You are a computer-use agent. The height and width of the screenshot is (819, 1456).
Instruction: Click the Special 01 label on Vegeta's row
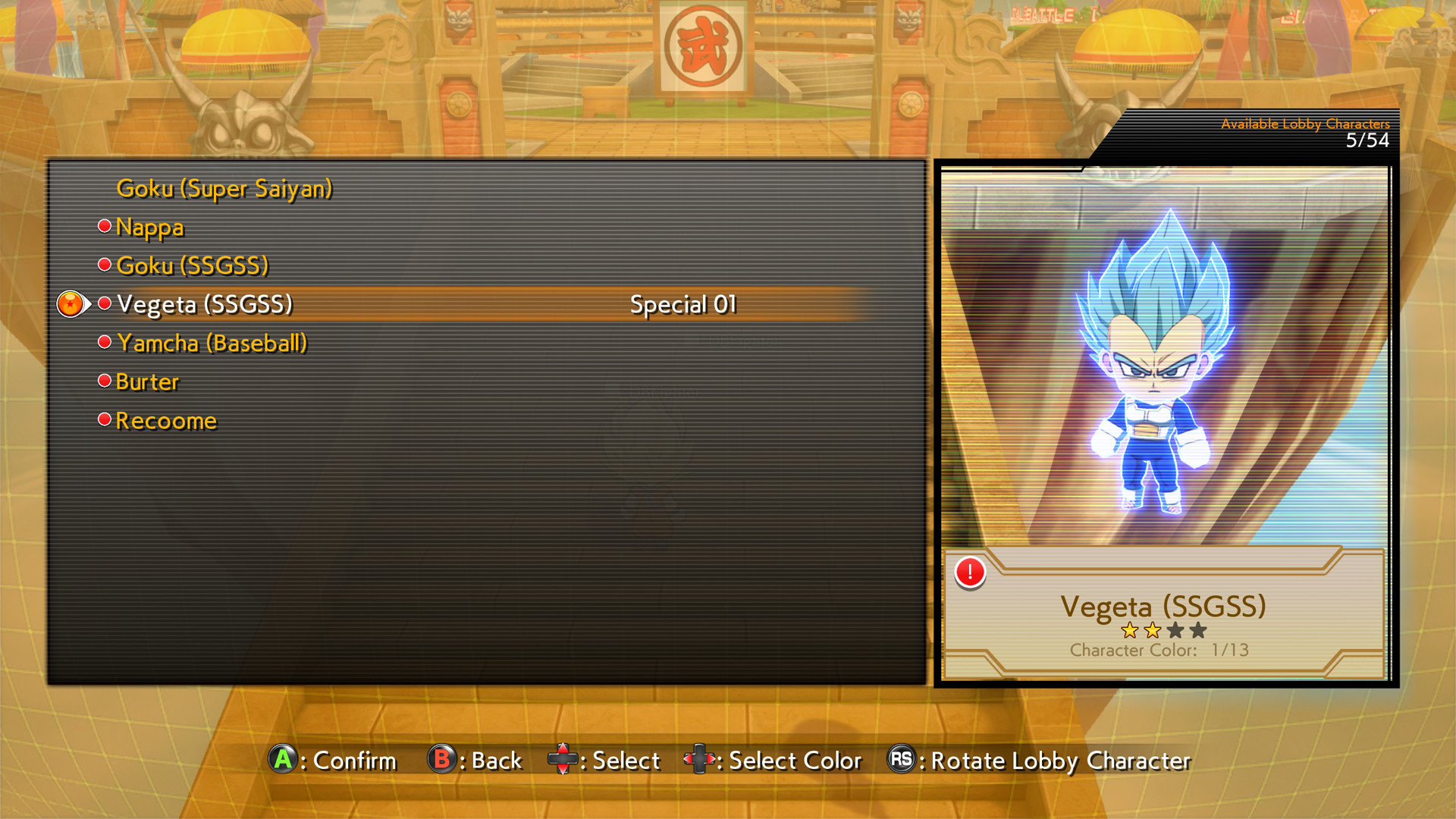click(683, 303)
